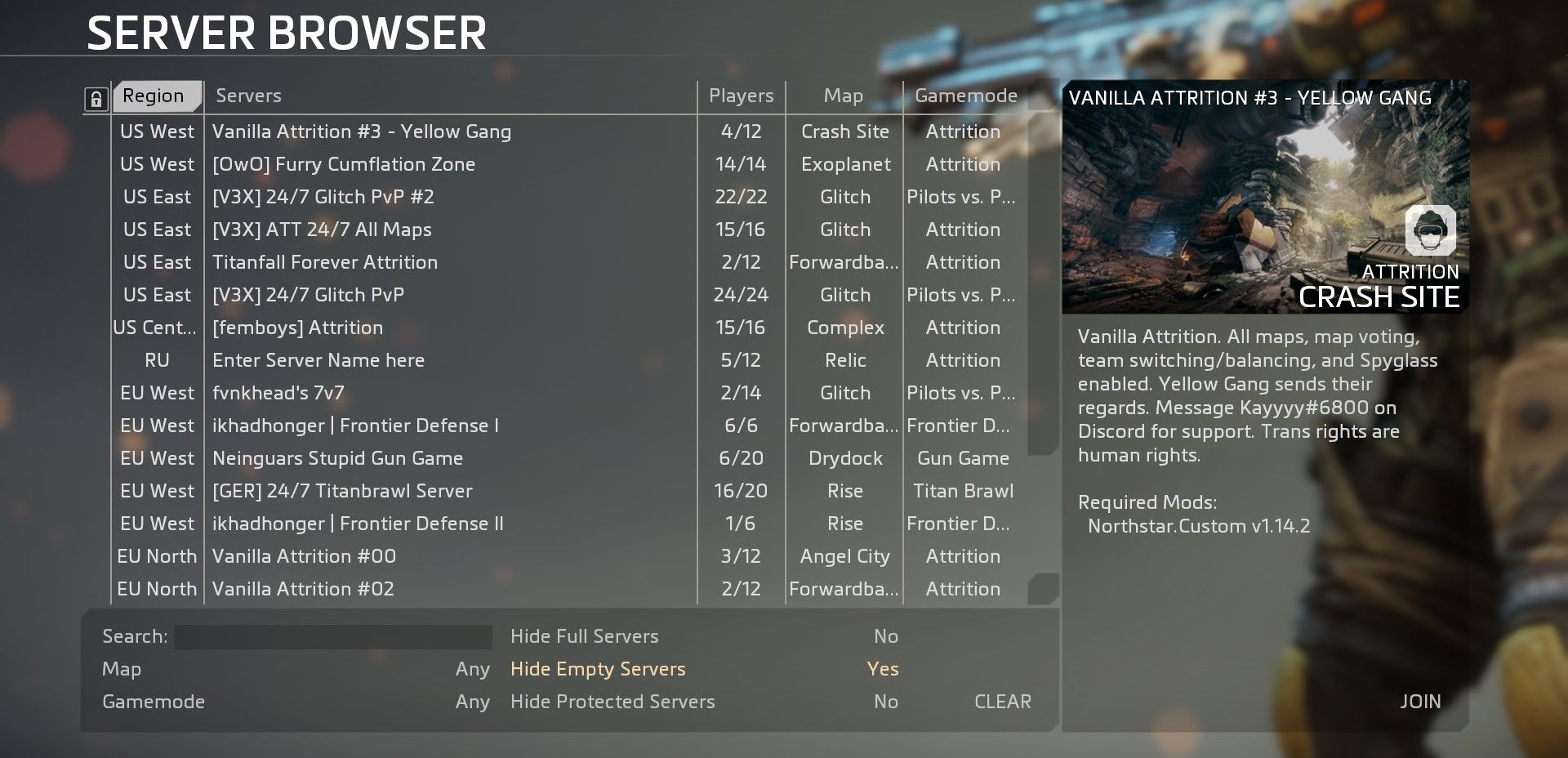Sort by the Servers name column
1568x758 pixels.
[x=248, y=96]
